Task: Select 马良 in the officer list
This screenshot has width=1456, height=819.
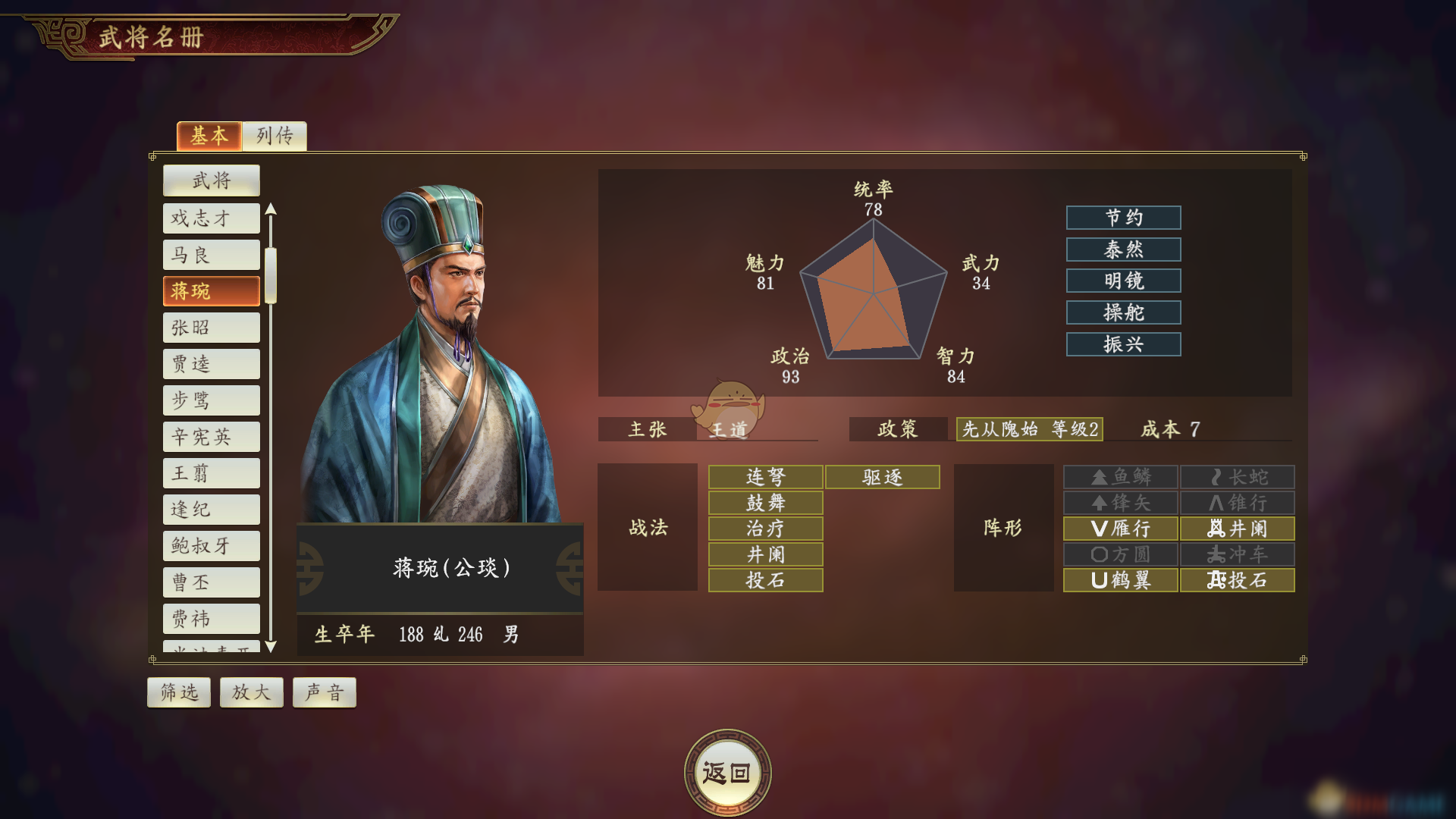Action: tap(211, 255)
